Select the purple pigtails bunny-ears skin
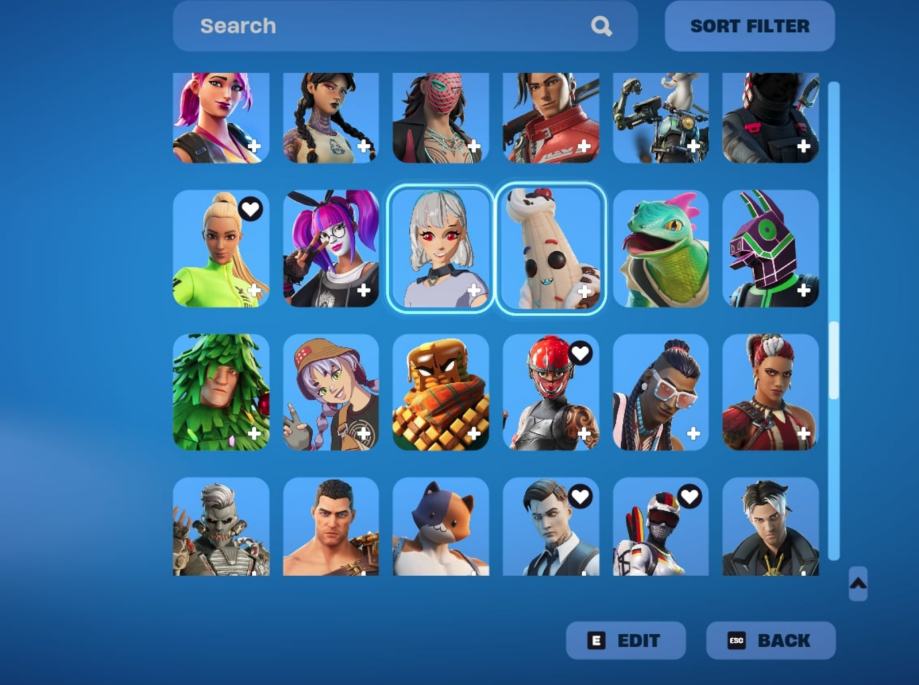The width and height of the screenshot is (919, 685). [331, 249]
